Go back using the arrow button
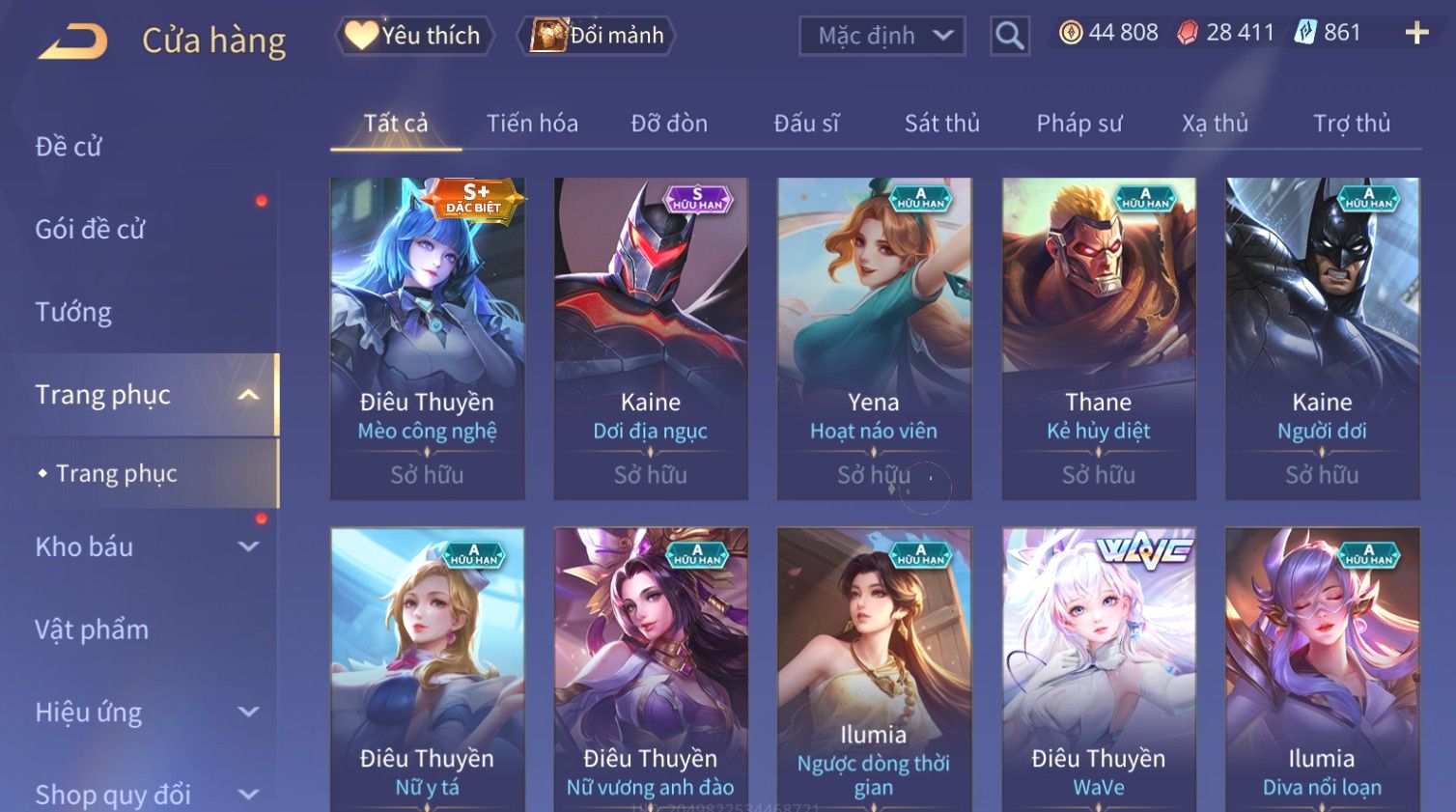Screen dimensions: 1456x812 tap(73, 42)
